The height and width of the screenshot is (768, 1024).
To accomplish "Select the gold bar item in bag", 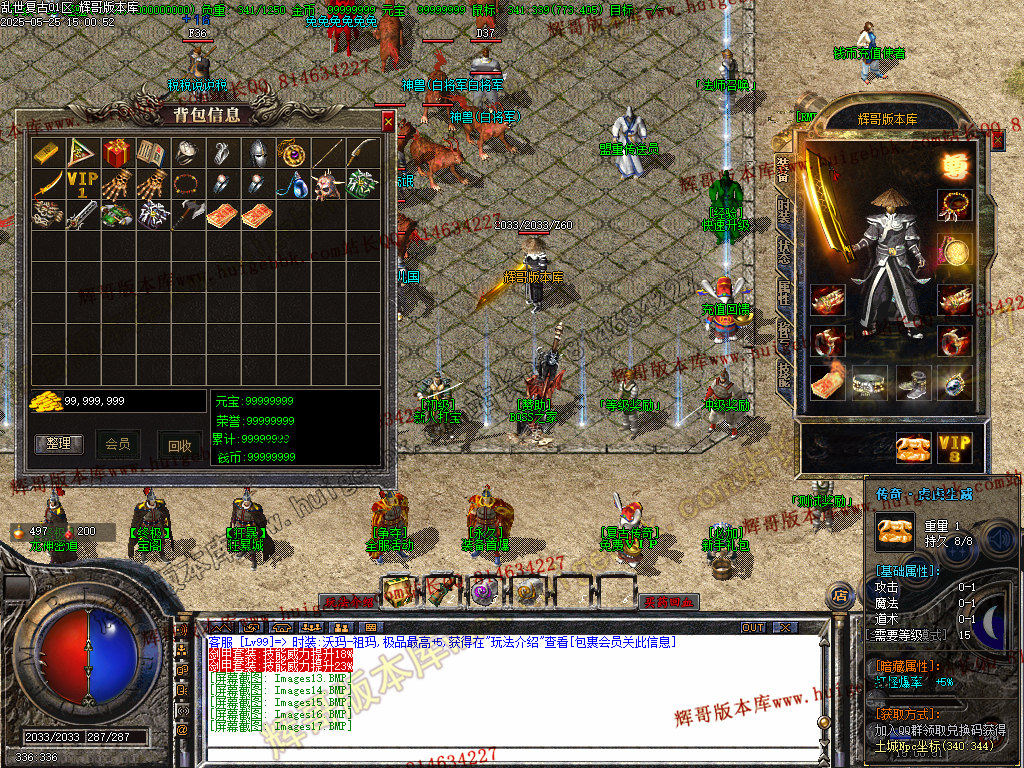I will point(46,152).
